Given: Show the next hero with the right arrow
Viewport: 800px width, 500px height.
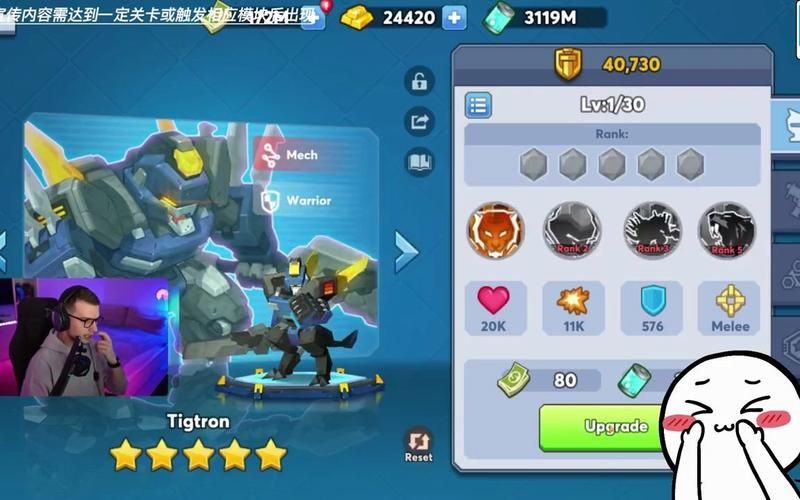Looking at the screenshot, I should coord(405,252).
